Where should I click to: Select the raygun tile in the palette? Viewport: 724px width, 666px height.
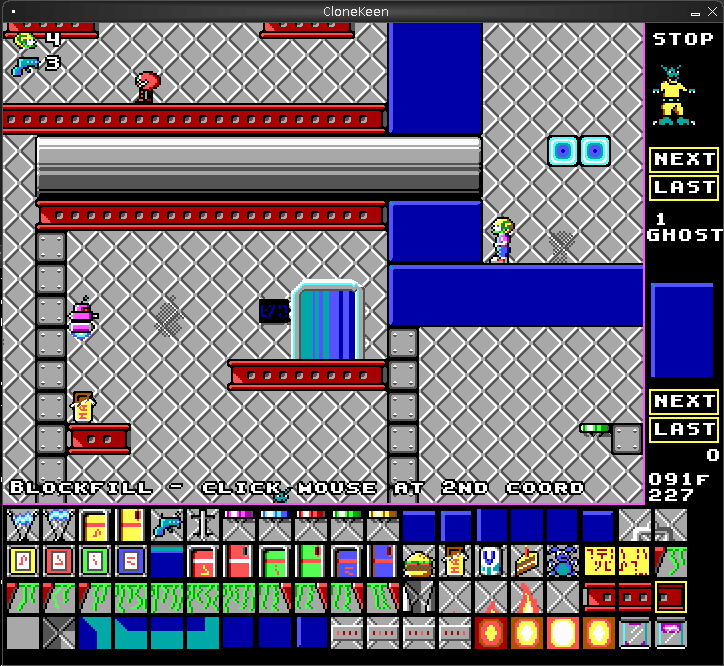click(166, 525)
